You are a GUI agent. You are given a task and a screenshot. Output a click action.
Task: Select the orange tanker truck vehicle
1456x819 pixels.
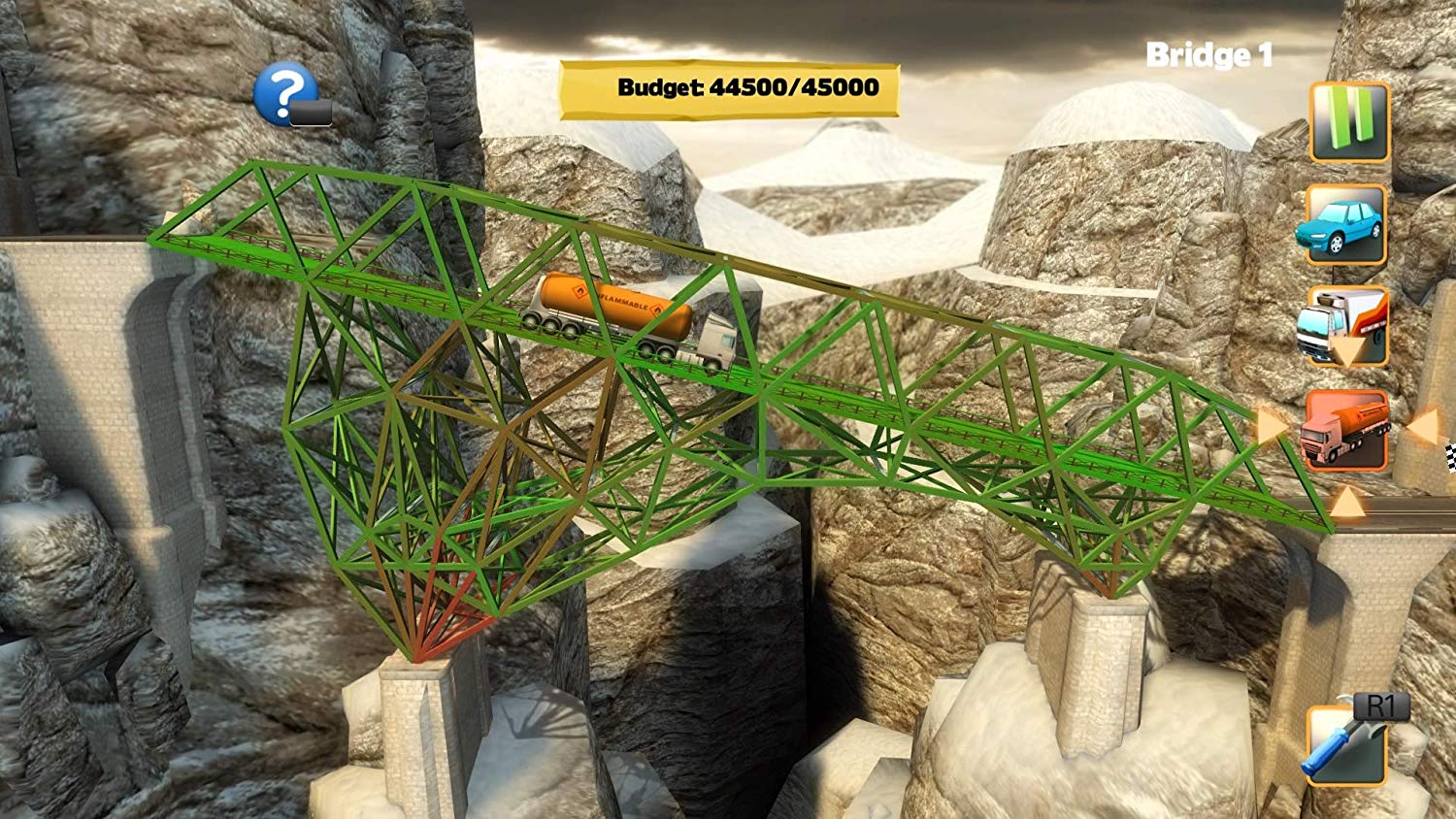pos(1345,430)
